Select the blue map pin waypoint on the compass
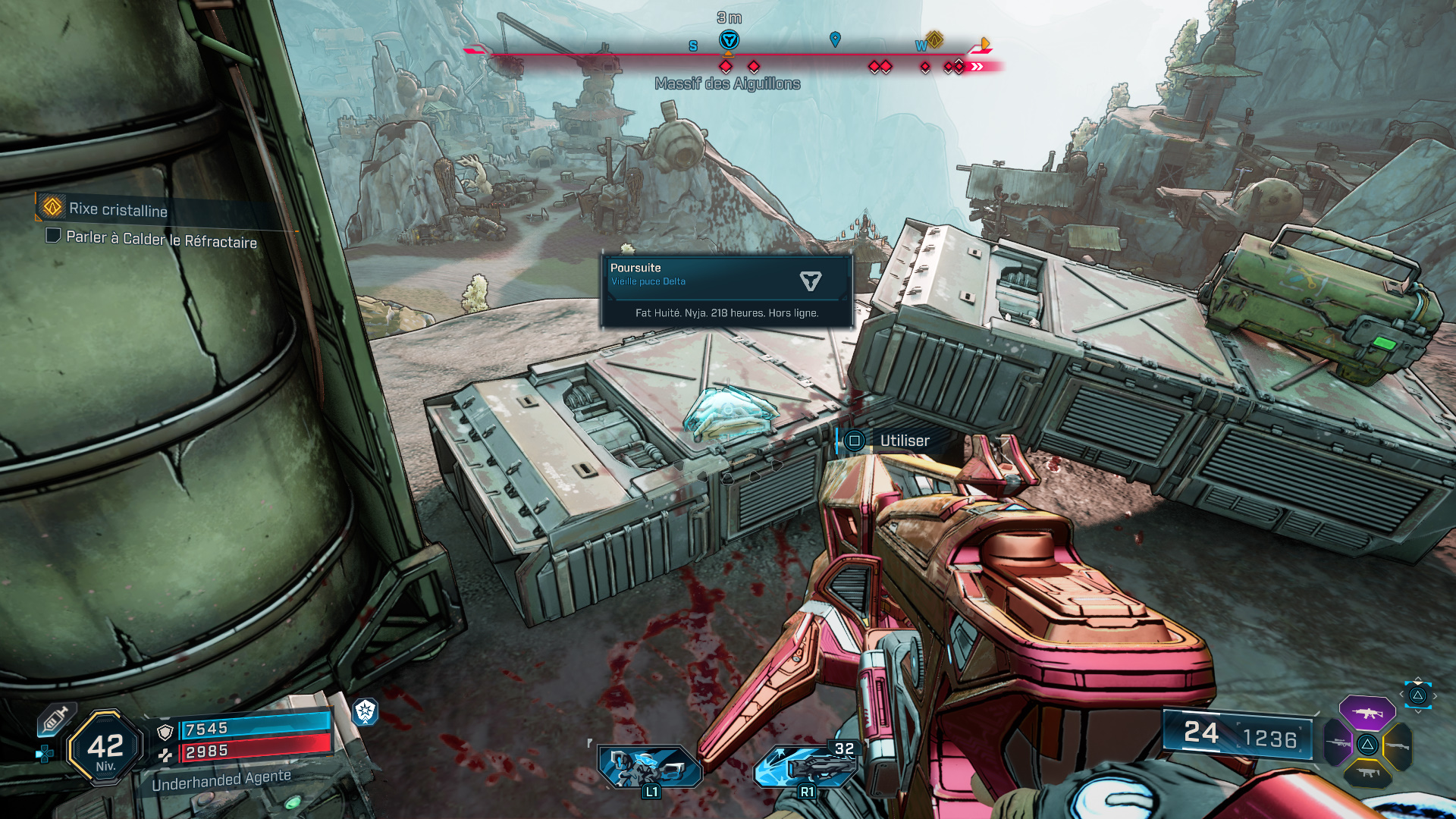Viewport: 1456px width, 819px height. point(835,39)
